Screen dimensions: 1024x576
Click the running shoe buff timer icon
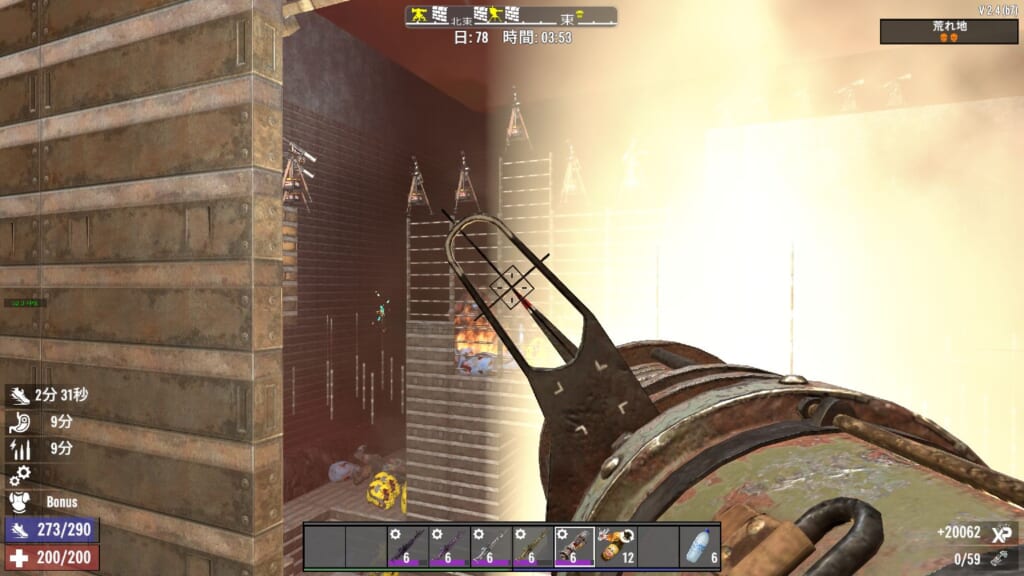click(x=20, y=395)
